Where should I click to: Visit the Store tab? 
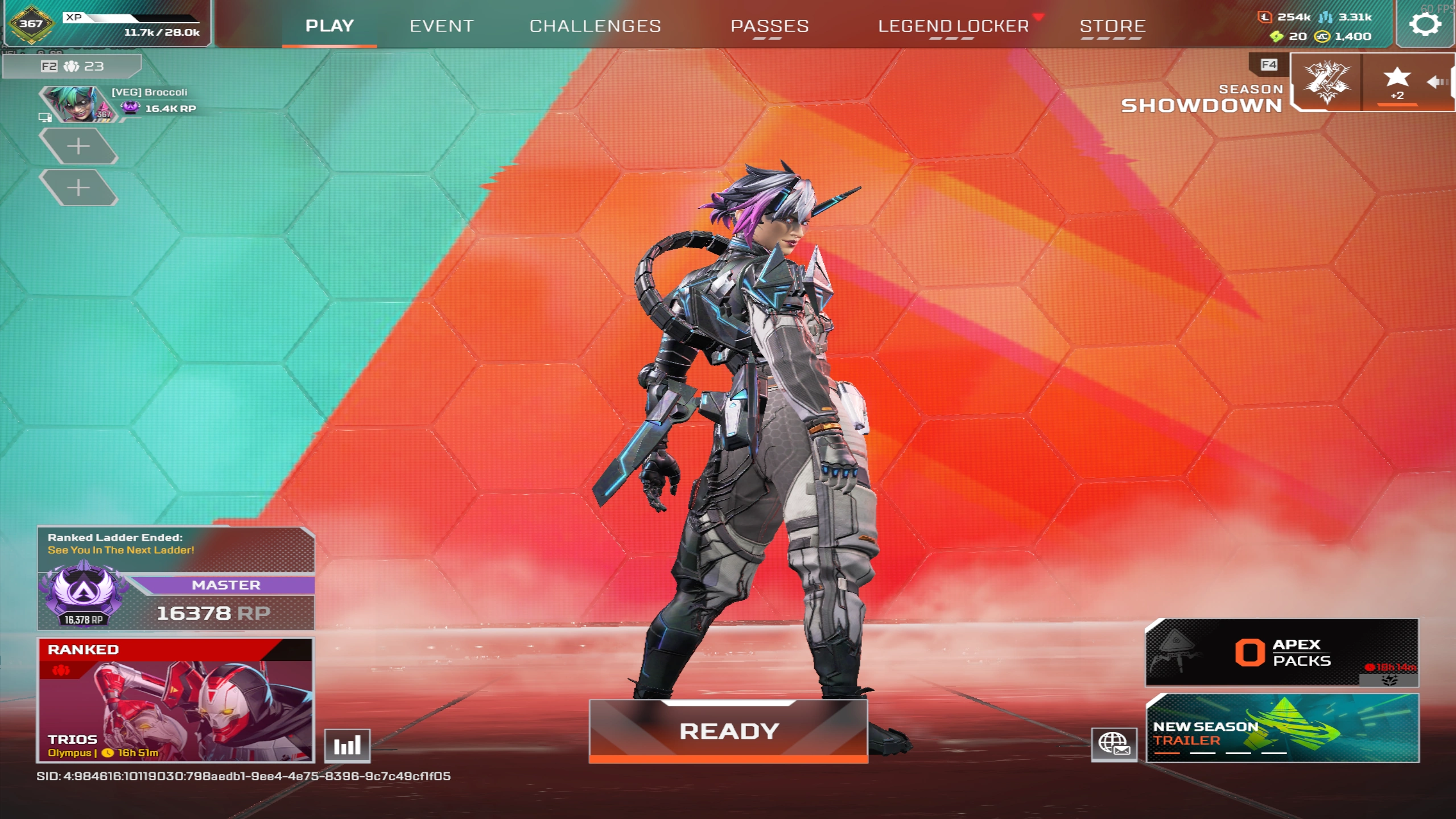pyautogui.click(x=1112, y=26)
